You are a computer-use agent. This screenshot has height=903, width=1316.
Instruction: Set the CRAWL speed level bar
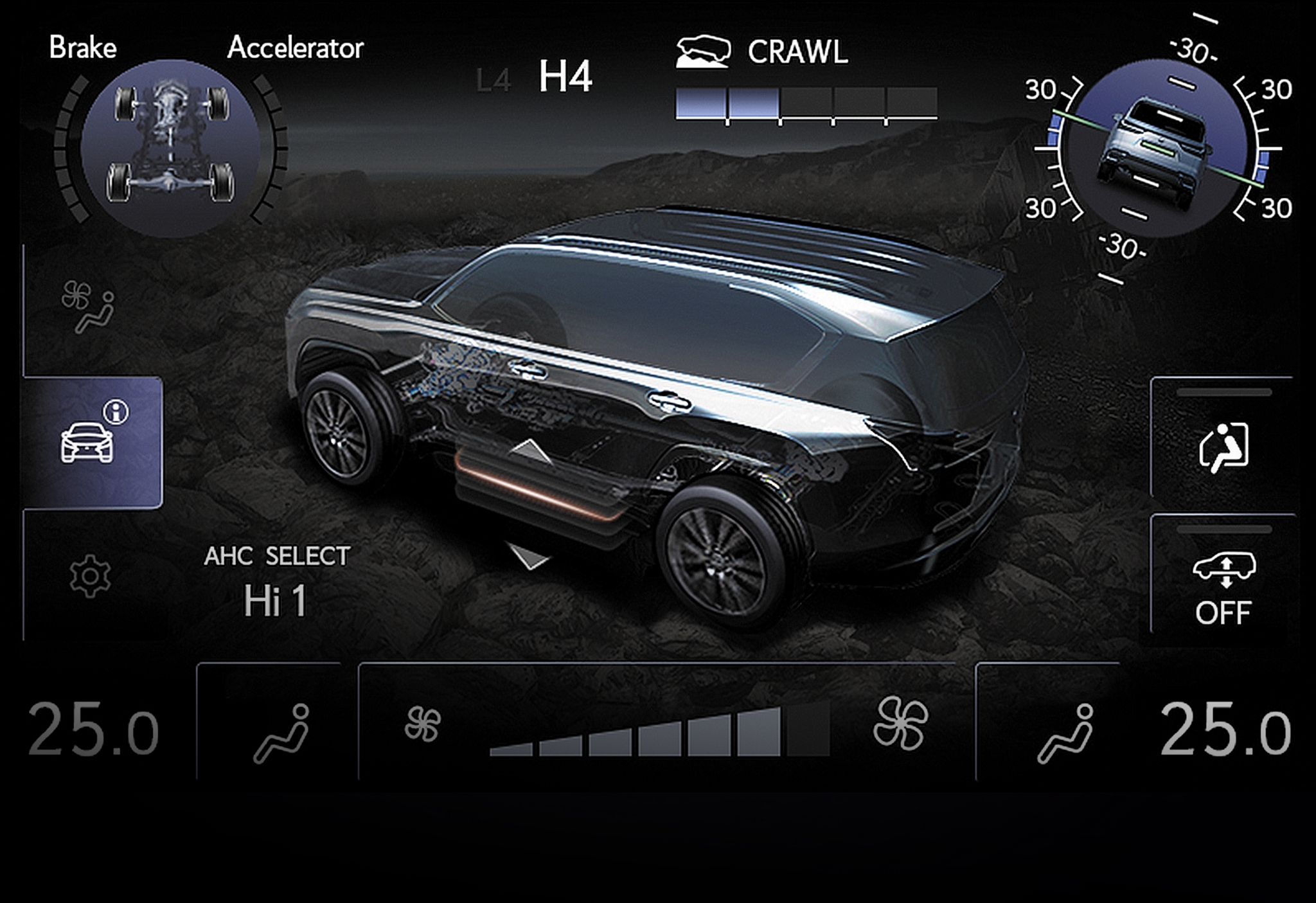point(806,104)
